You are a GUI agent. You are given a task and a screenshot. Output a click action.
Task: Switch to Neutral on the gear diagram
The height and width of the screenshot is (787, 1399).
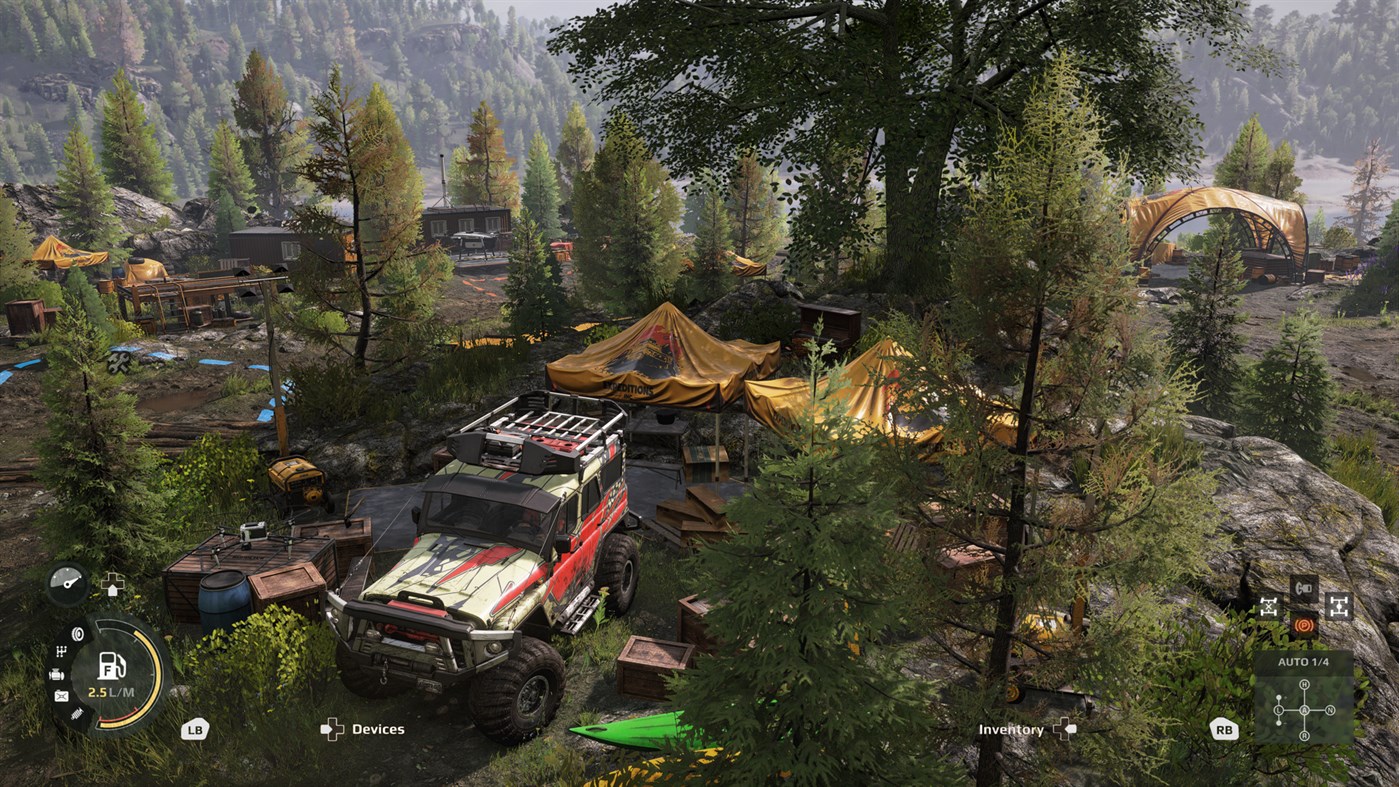pyautogui.click(x=1330, y=709)
